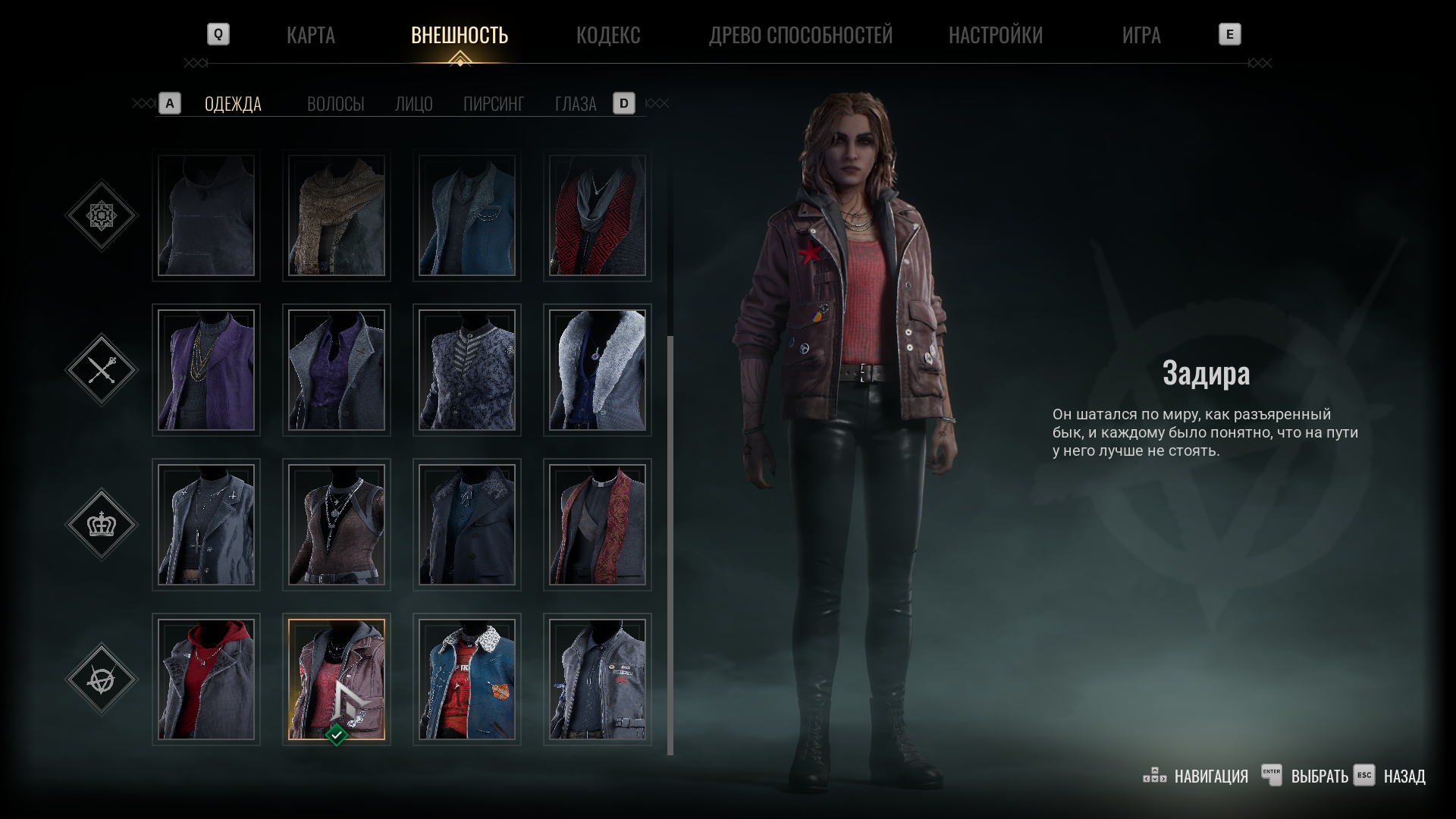Equip the red patterned vest outfit
The width and height of the screenshot is (1456, 819).
point(598,216)
